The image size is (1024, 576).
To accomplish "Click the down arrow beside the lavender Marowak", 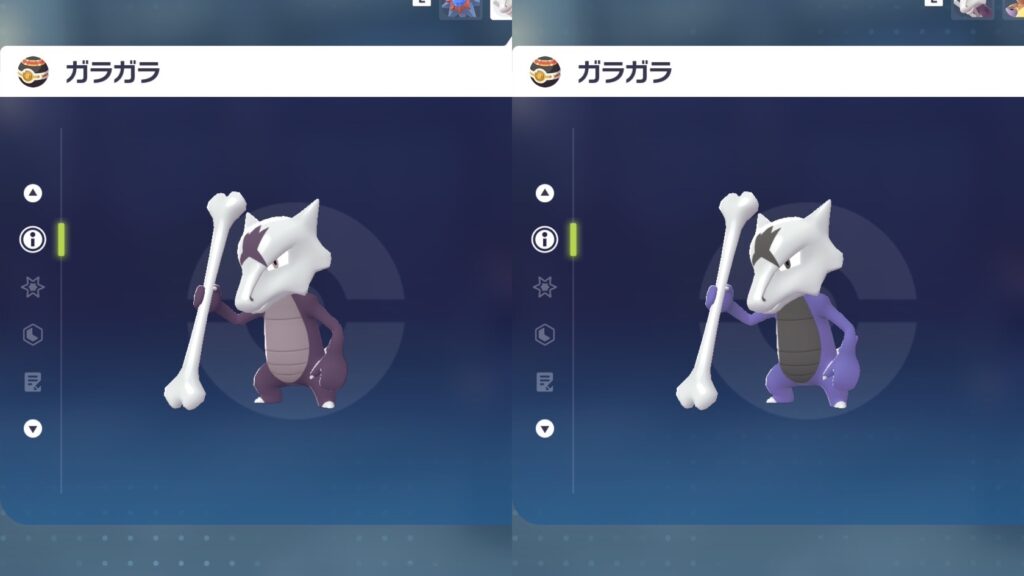I will point(545,428).
